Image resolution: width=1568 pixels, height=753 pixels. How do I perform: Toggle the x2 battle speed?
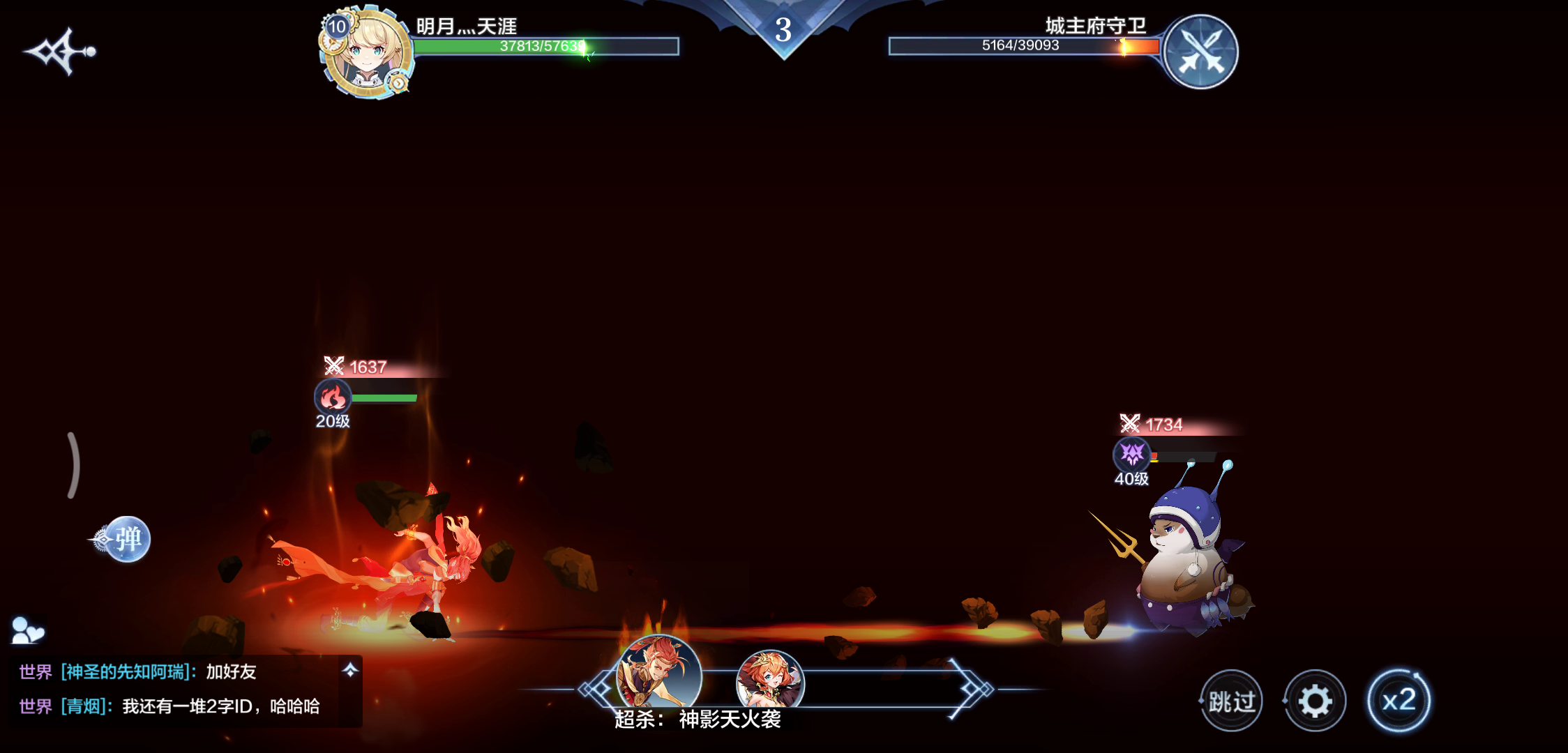point(1399,700)
